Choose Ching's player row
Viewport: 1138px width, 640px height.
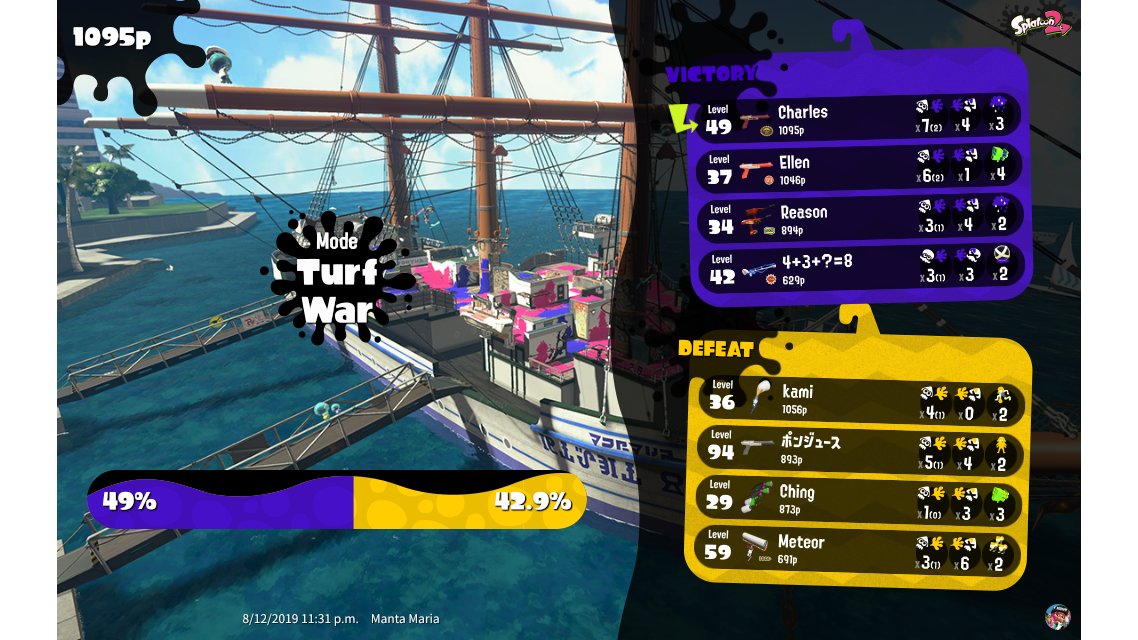click(858, 498)
